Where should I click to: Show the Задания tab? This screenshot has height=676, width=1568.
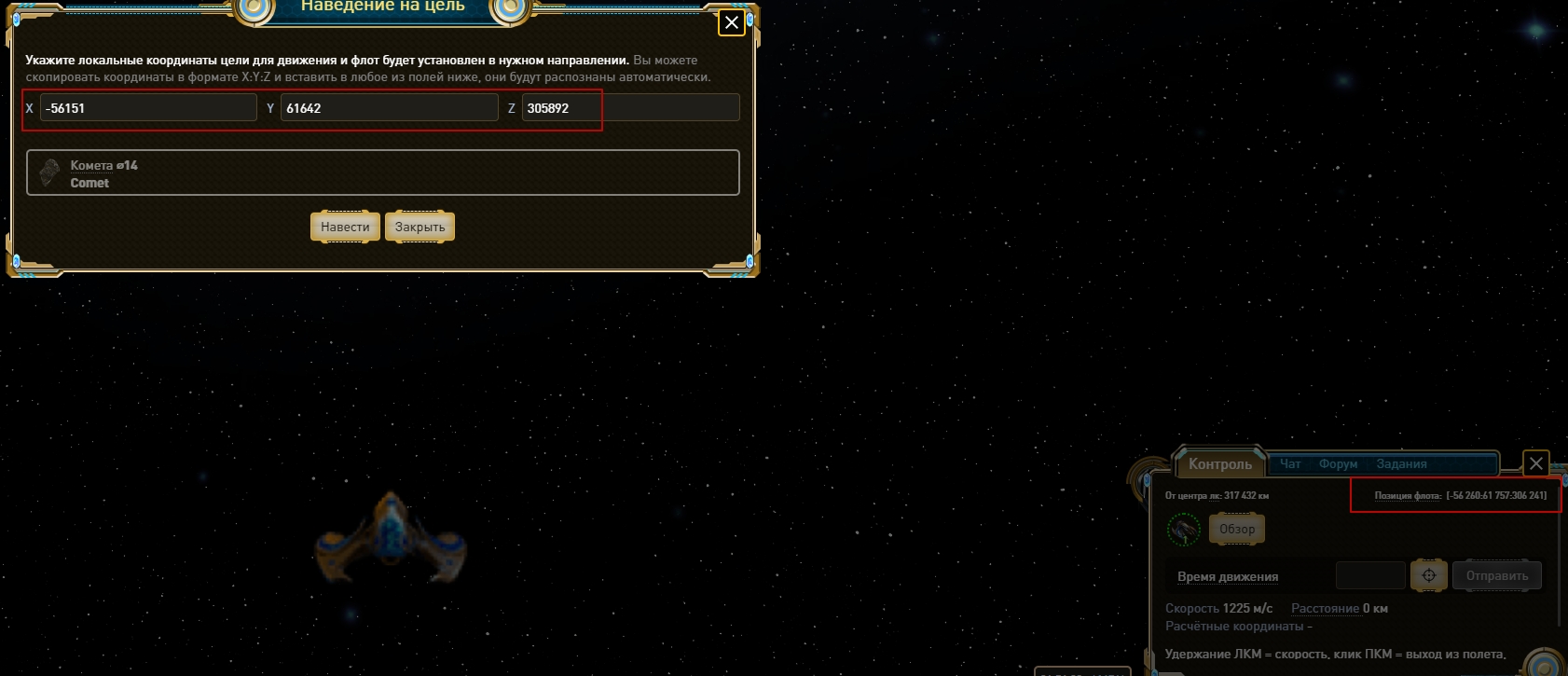coord(1401,463)
